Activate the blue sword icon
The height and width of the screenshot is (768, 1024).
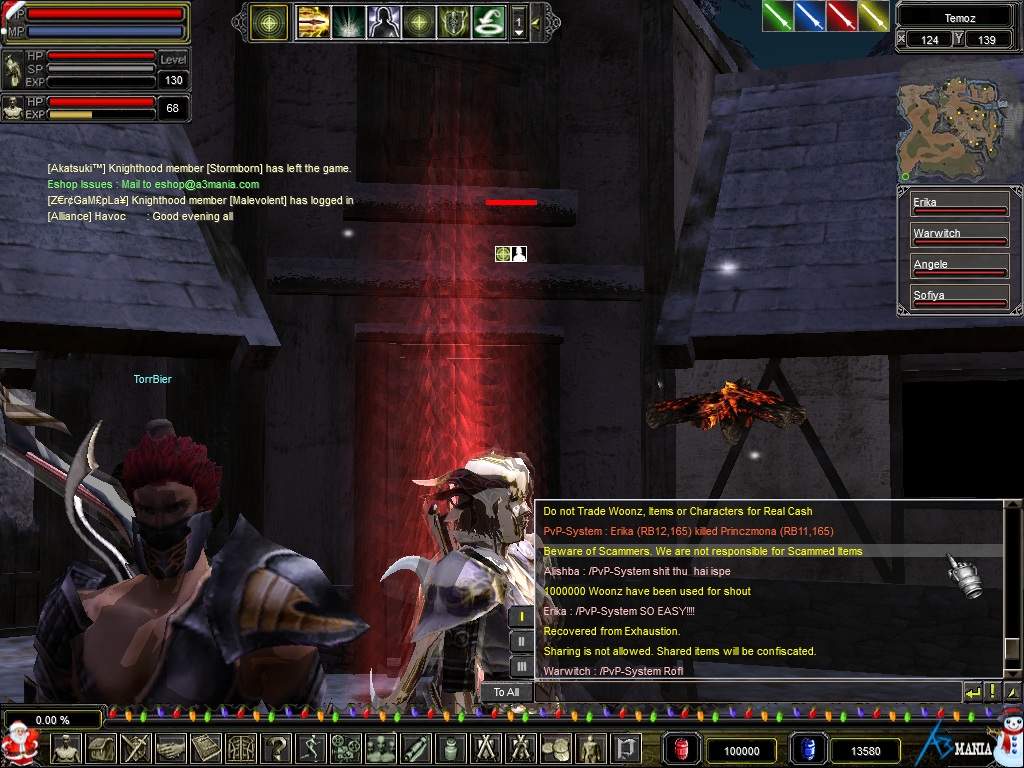809,16
